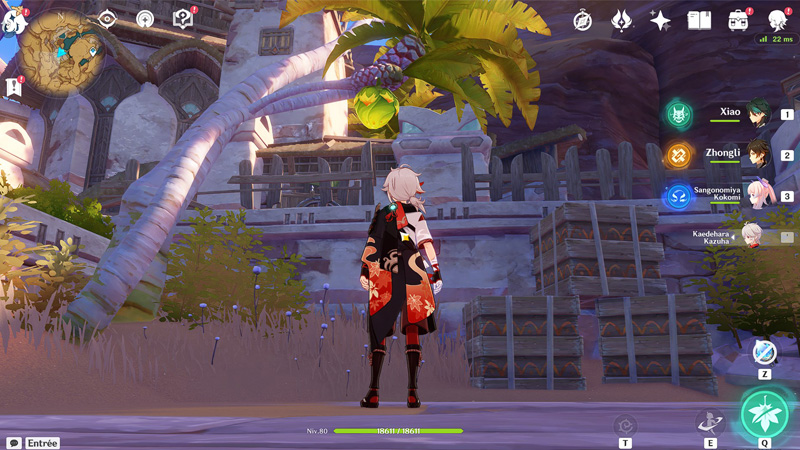Open the compass icon in the top bar
This screenshot has height=450, width=800.
coord(583,21)
